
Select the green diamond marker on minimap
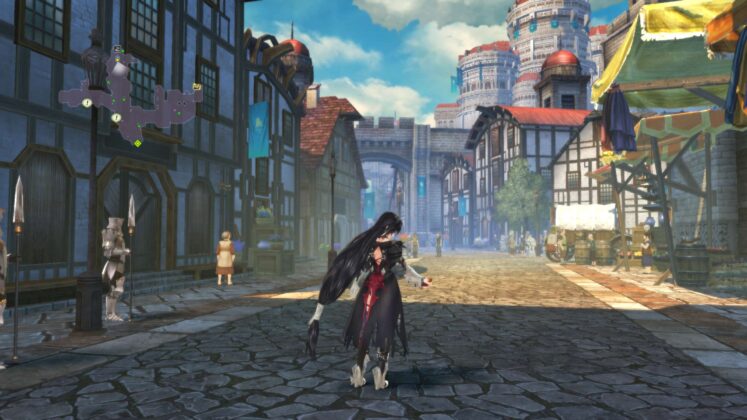coord(137,143)
